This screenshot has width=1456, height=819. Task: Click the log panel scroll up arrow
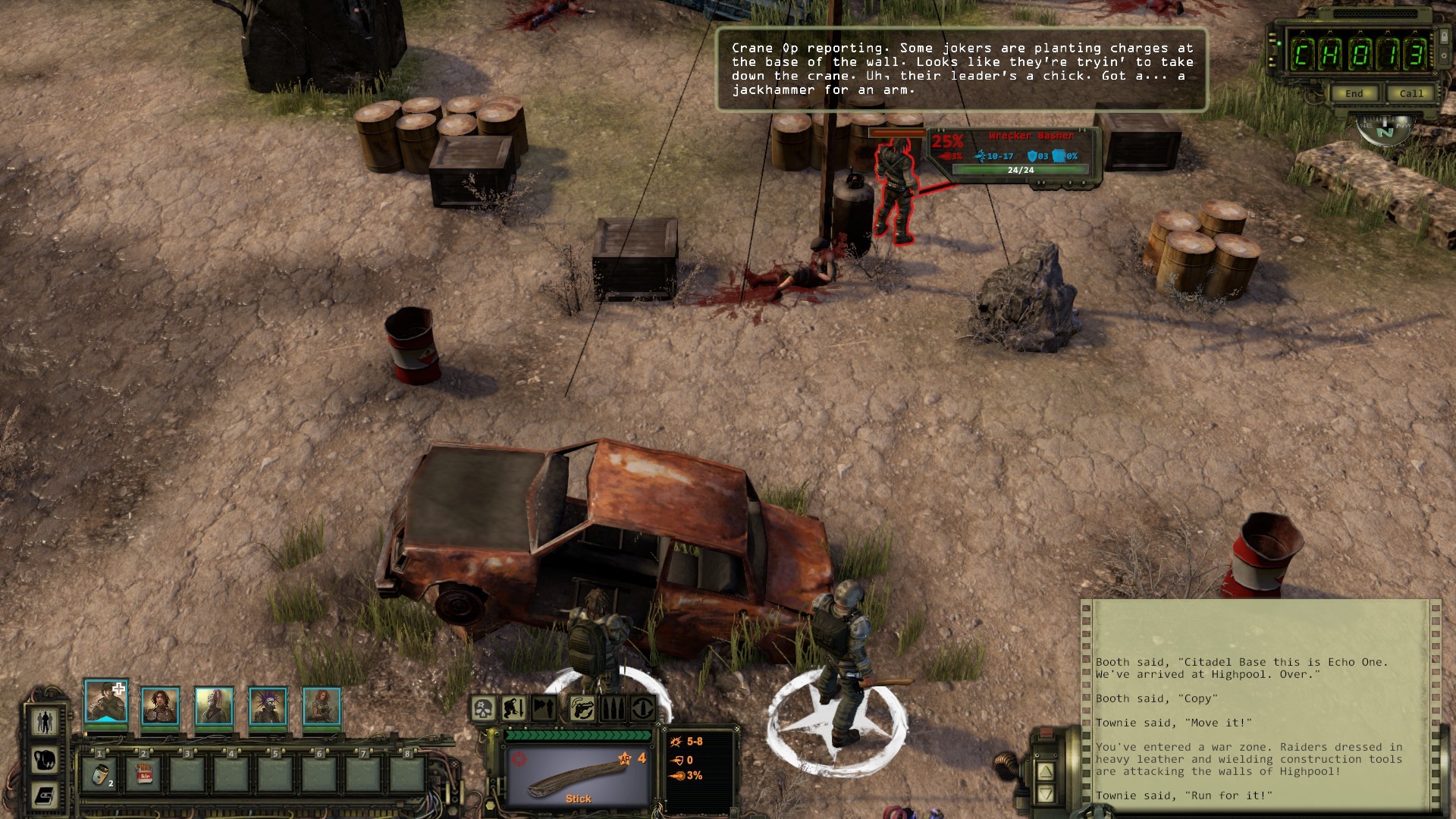(x=1045, y=772)
